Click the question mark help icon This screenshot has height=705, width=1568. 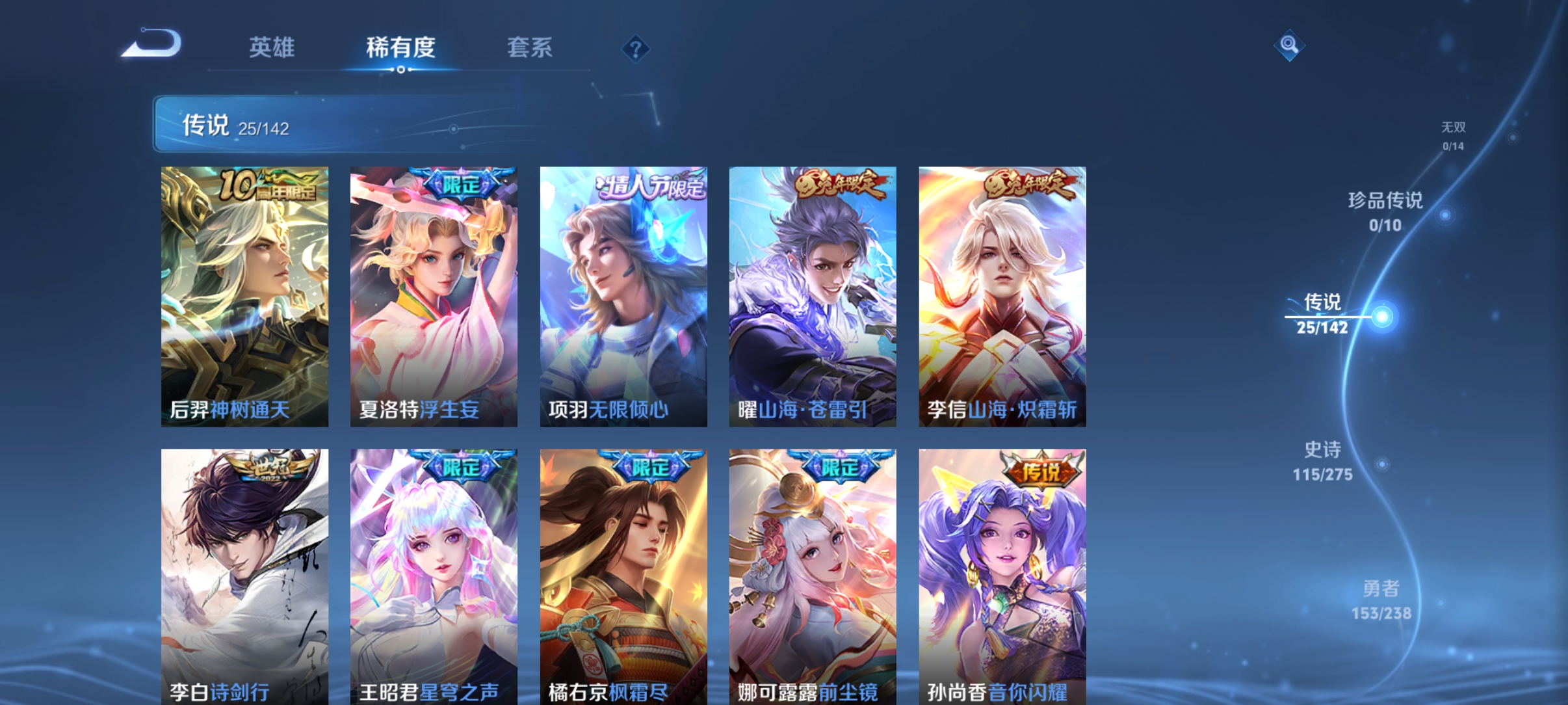tap(636, 49)
